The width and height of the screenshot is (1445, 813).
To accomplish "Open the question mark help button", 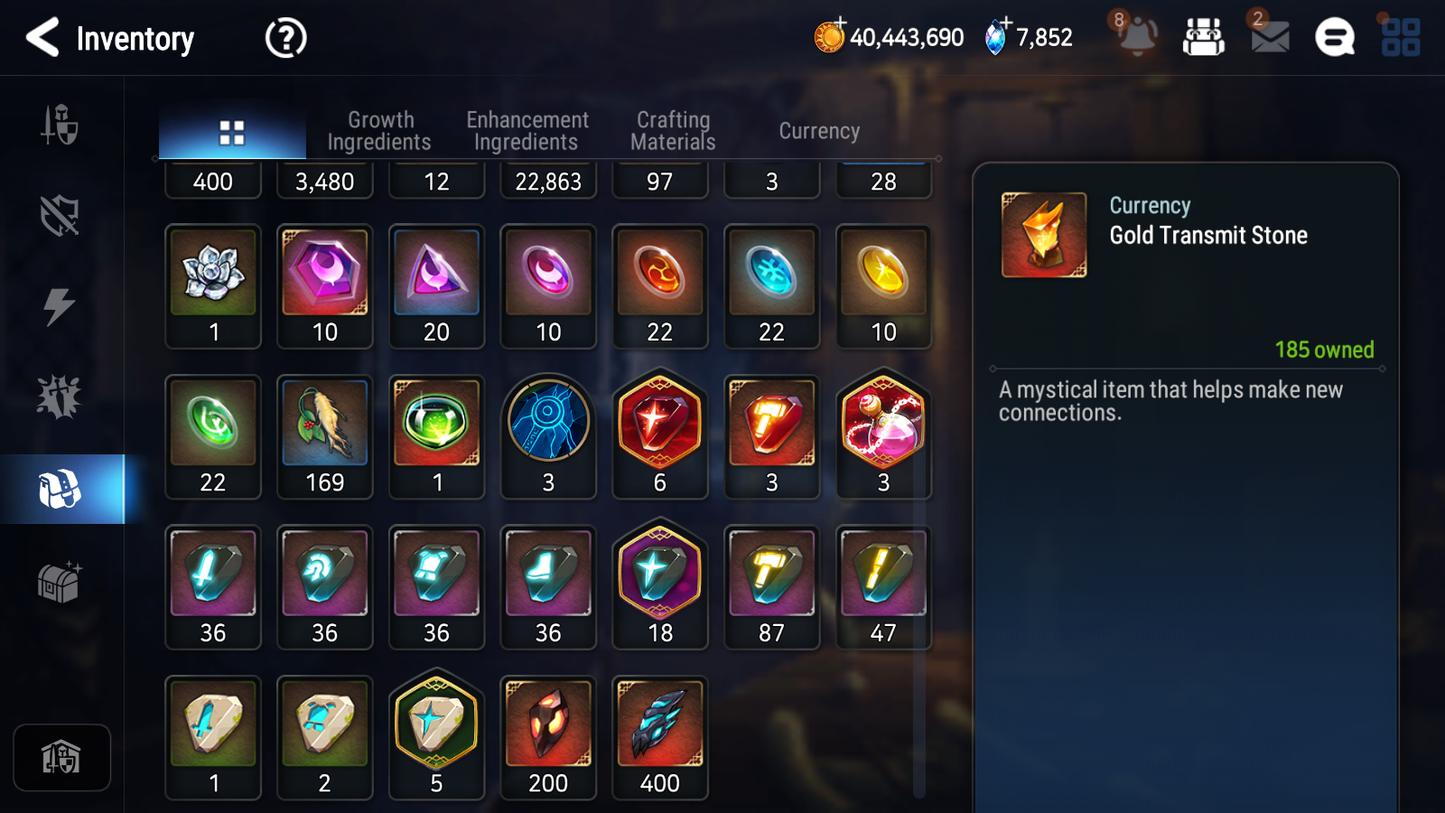I will click(x=285, y=39).
